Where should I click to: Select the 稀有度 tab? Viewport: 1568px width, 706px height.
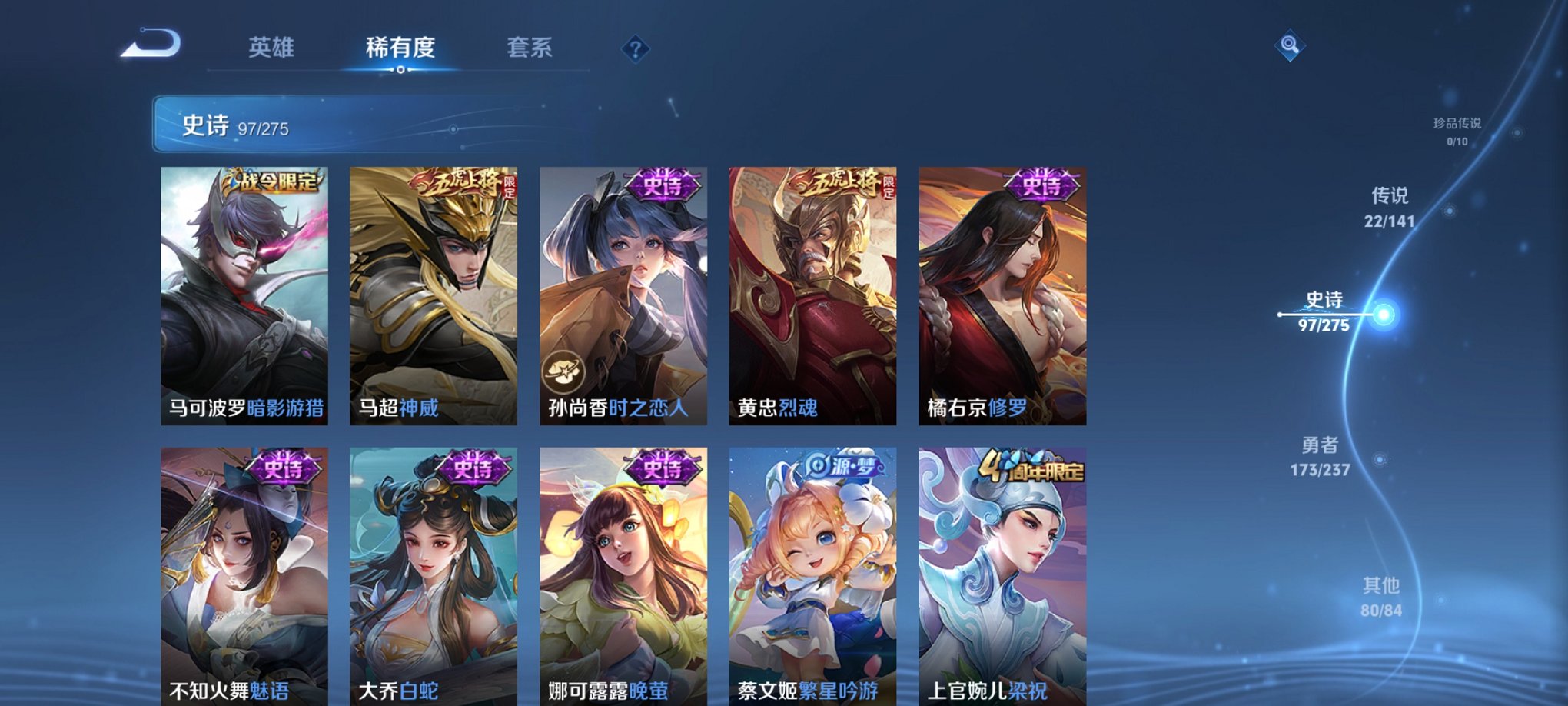pyautogui.click(x=400, y=46)
